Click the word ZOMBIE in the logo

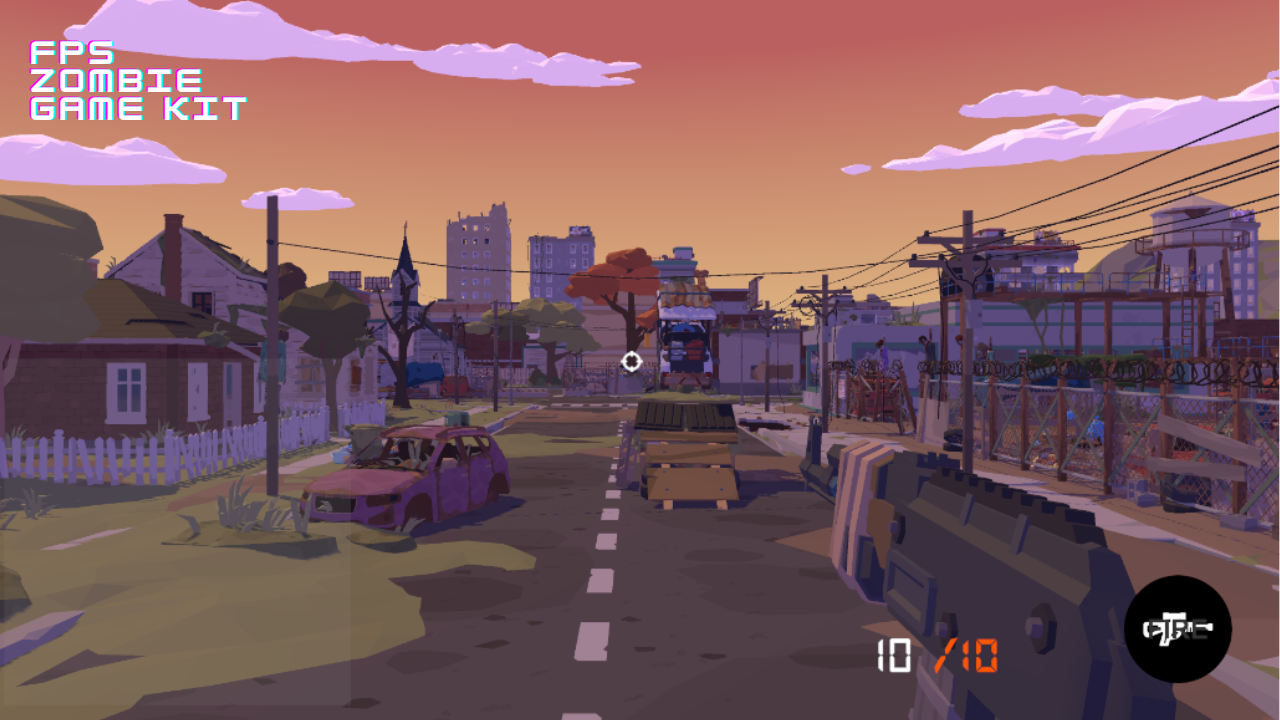point(117,79)
